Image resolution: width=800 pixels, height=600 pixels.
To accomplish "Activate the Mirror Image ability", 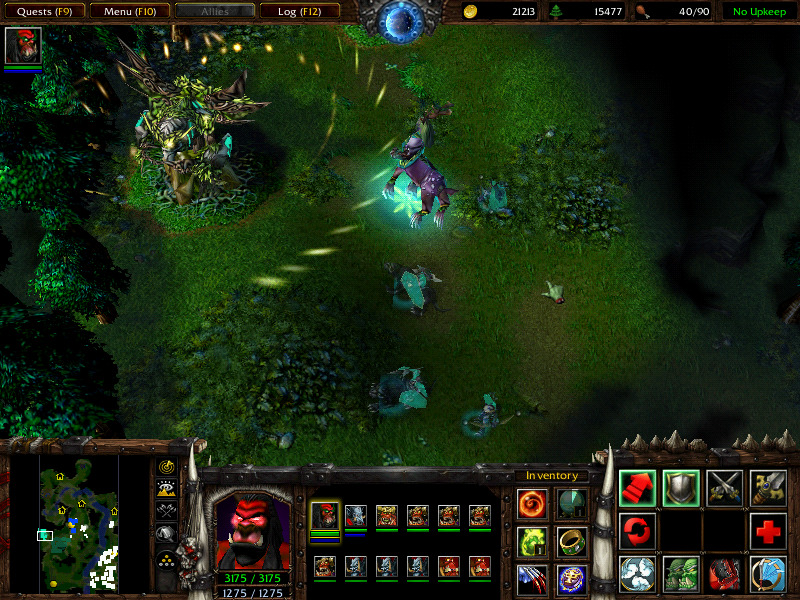I will (681, 575).
